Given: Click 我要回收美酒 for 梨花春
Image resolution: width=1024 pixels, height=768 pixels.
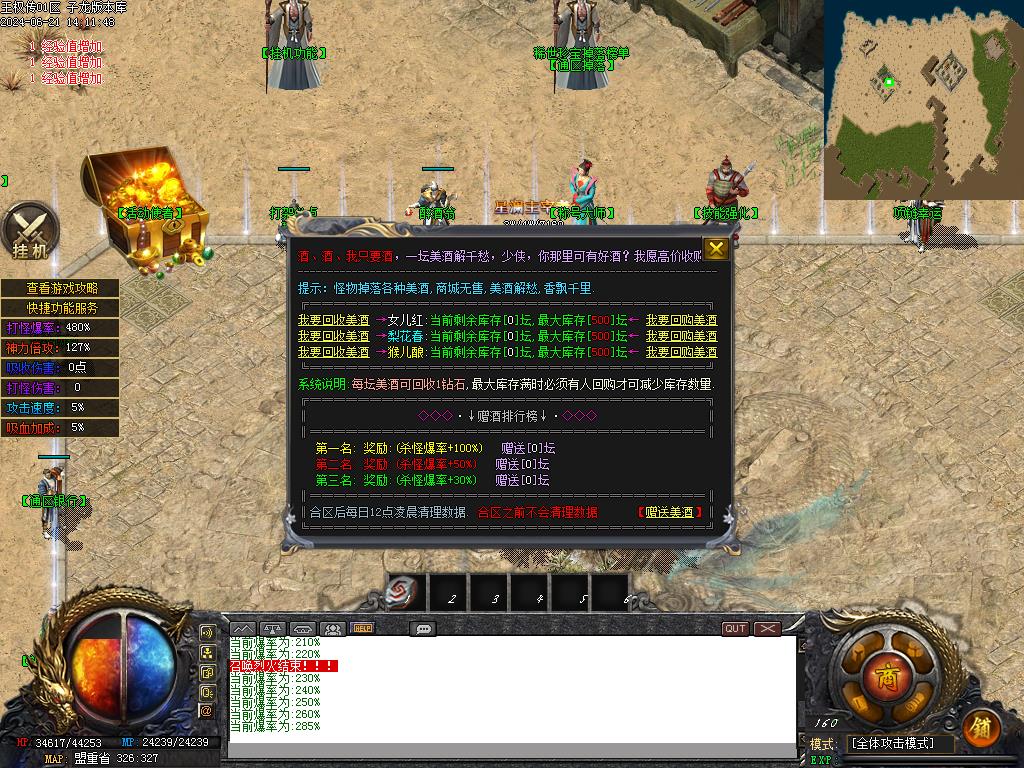Looking at the screenshot, I should coord(333,337).
